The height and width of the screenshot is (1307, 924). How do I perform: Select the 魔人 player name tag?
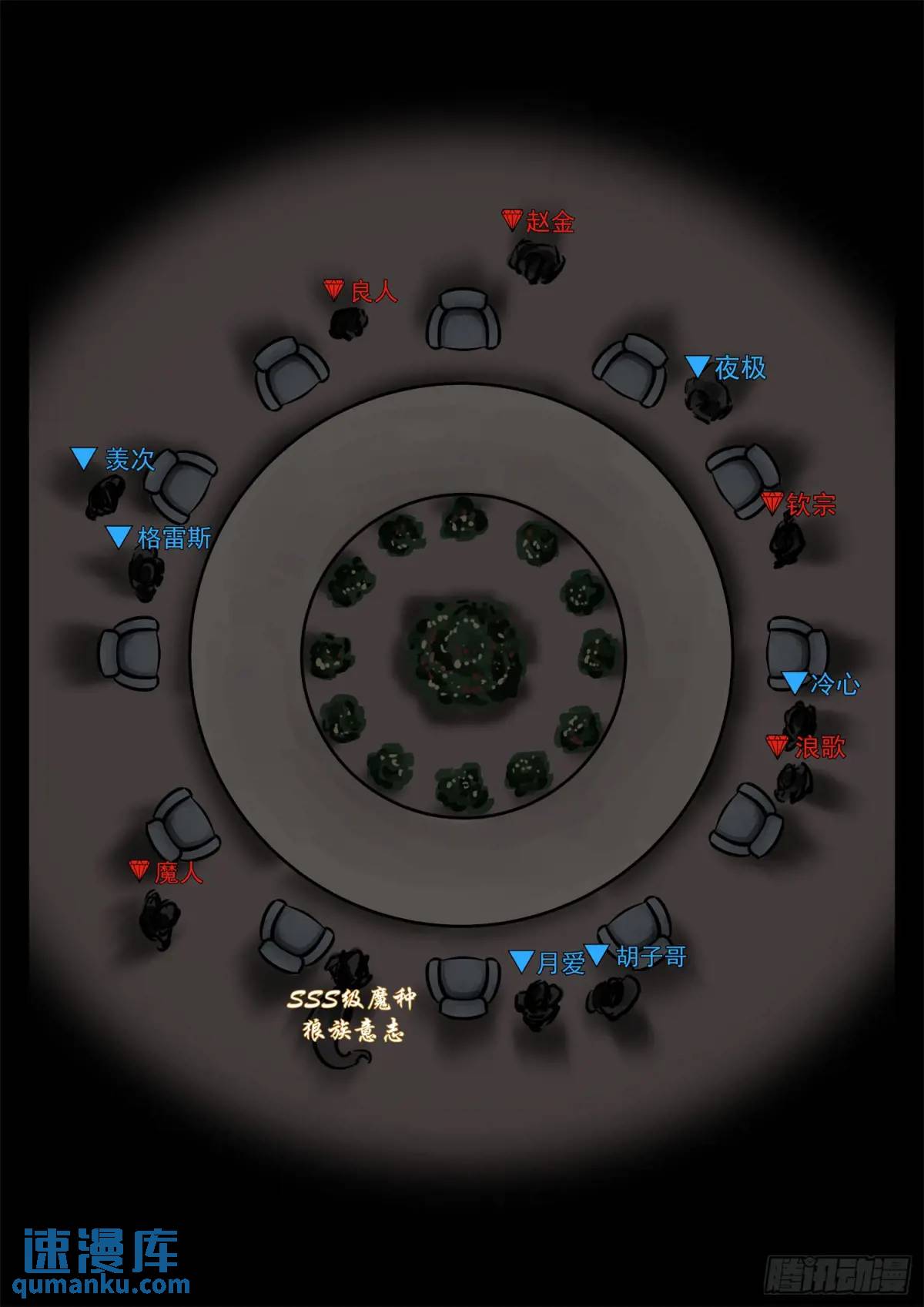tap(178, 873)
